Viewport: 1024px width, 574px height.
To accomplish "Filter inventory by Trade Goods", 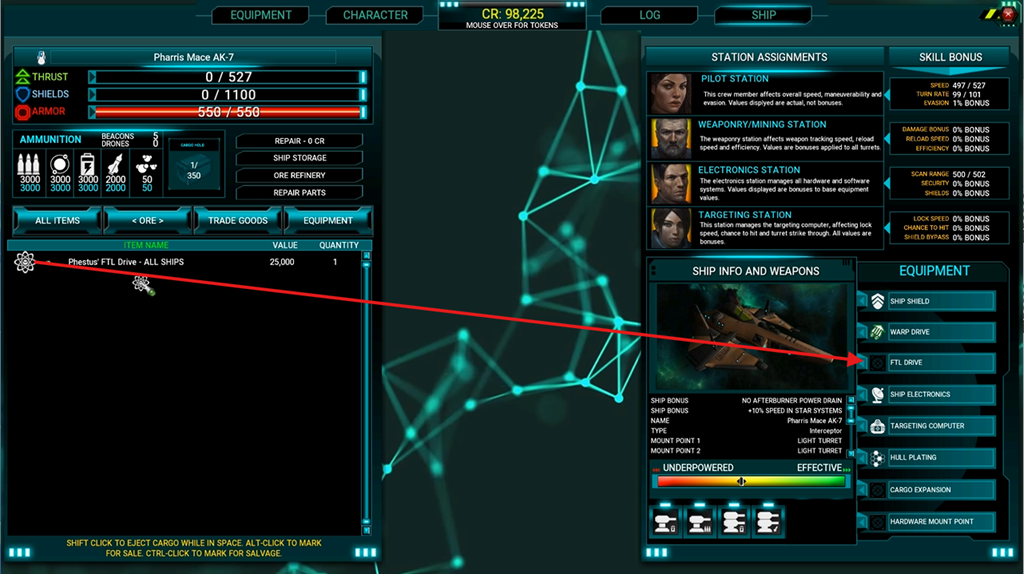I will pos(238,220).
